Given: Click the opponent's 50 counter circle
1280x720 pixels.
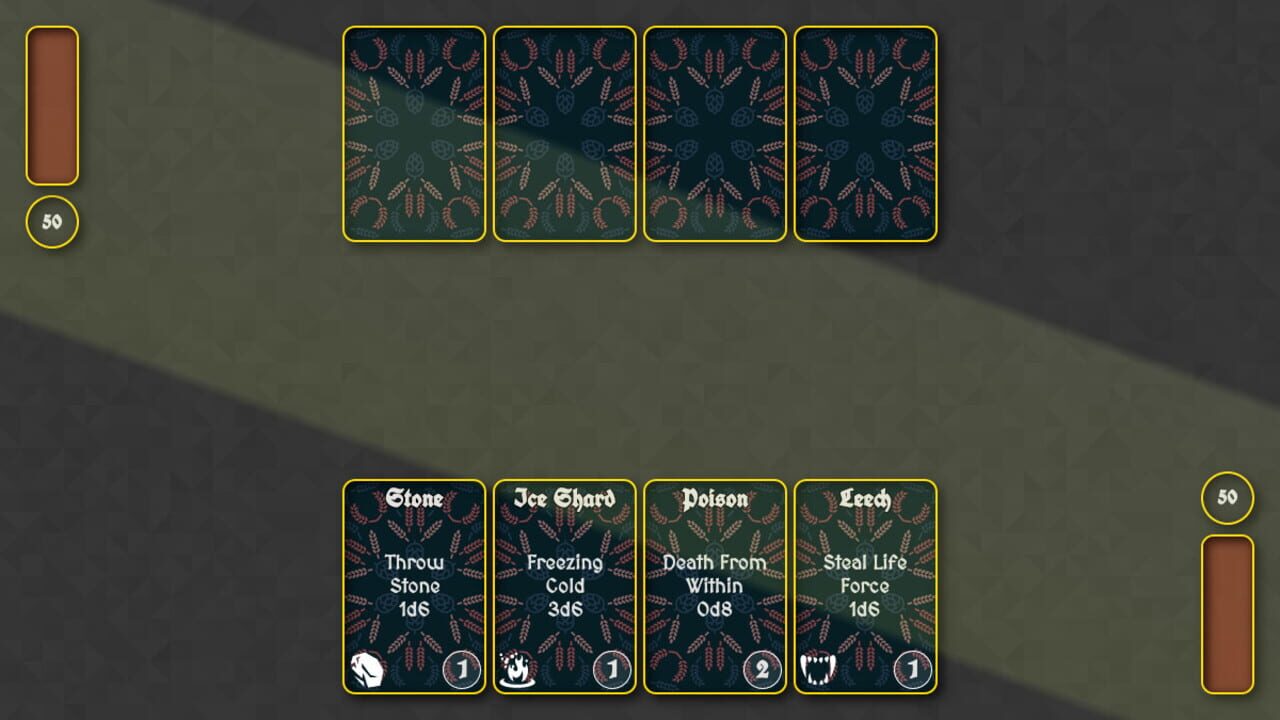Looking at the screenshot, I should coord(52,222).
